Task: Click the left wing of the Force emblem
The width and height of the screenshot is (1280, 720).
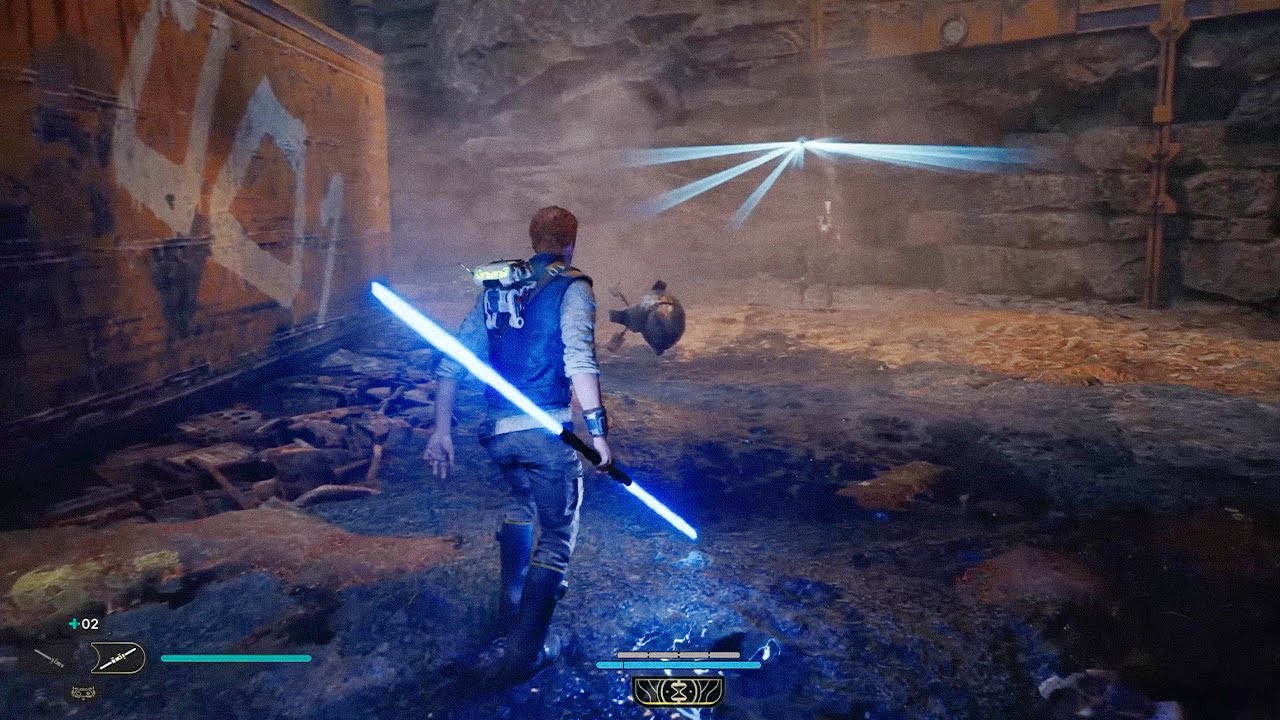Action: (650, 690)
